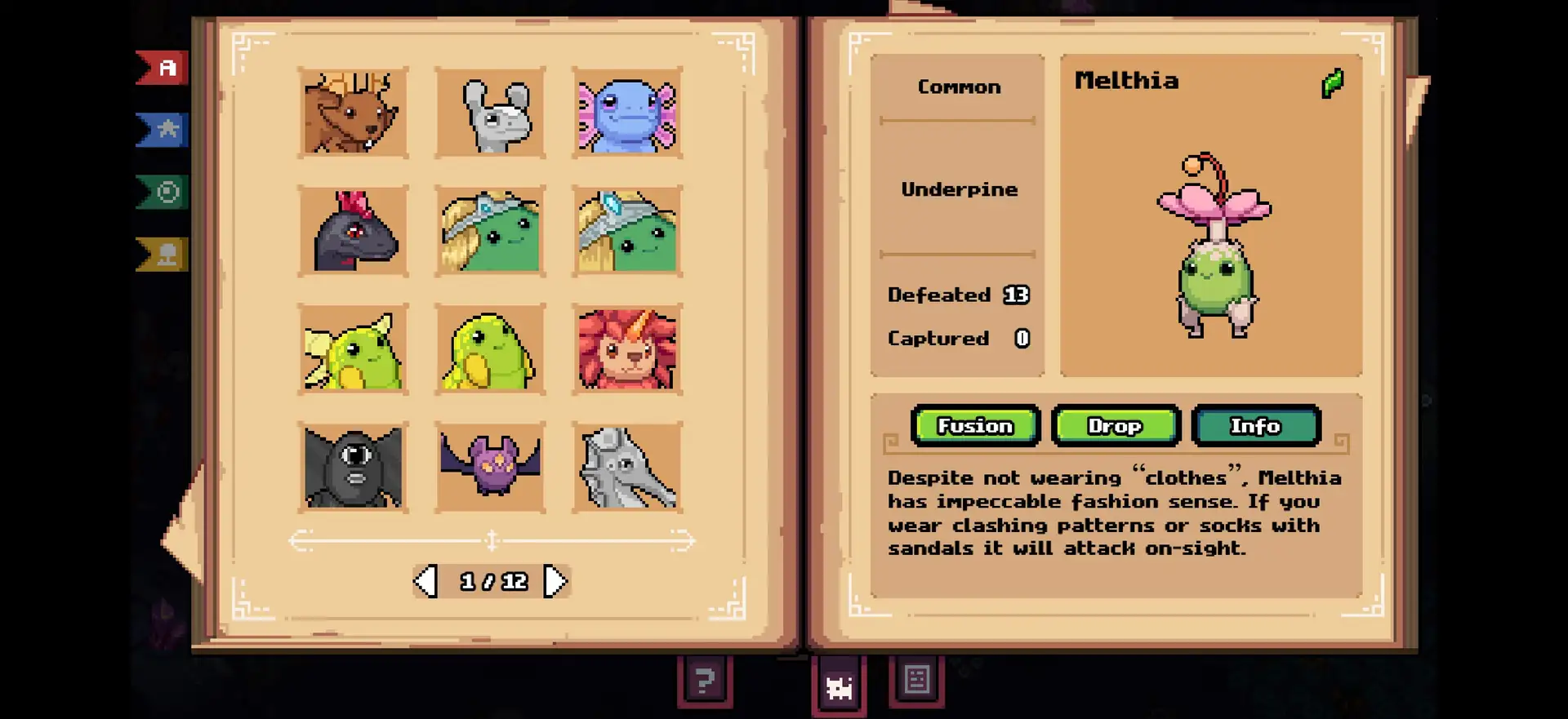Viewport: 1568px width, 719px height.
Task: Open the blue star bookmark tab
Action: point(164,130)
